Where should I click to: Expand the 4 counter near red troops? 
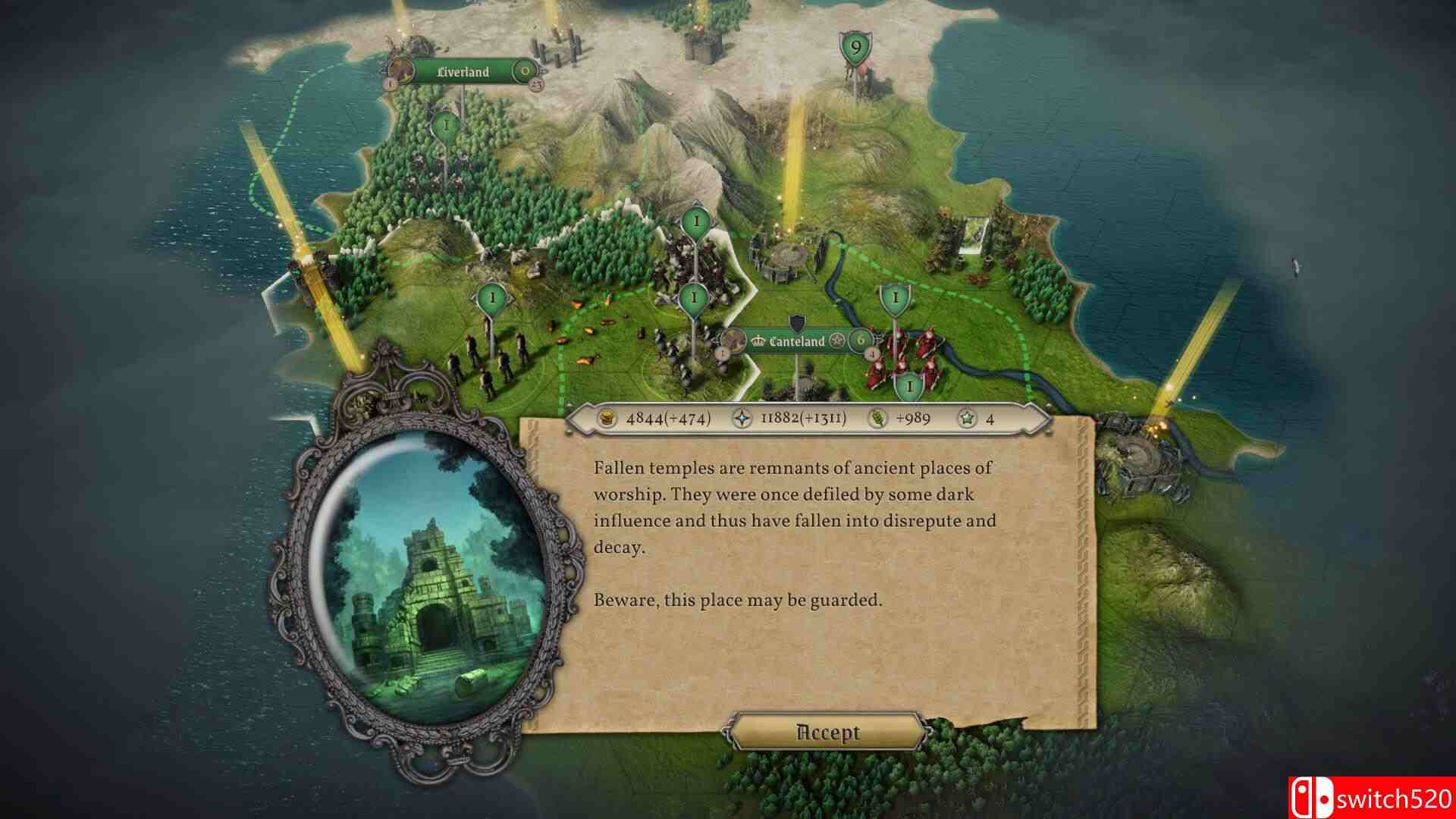871,354
